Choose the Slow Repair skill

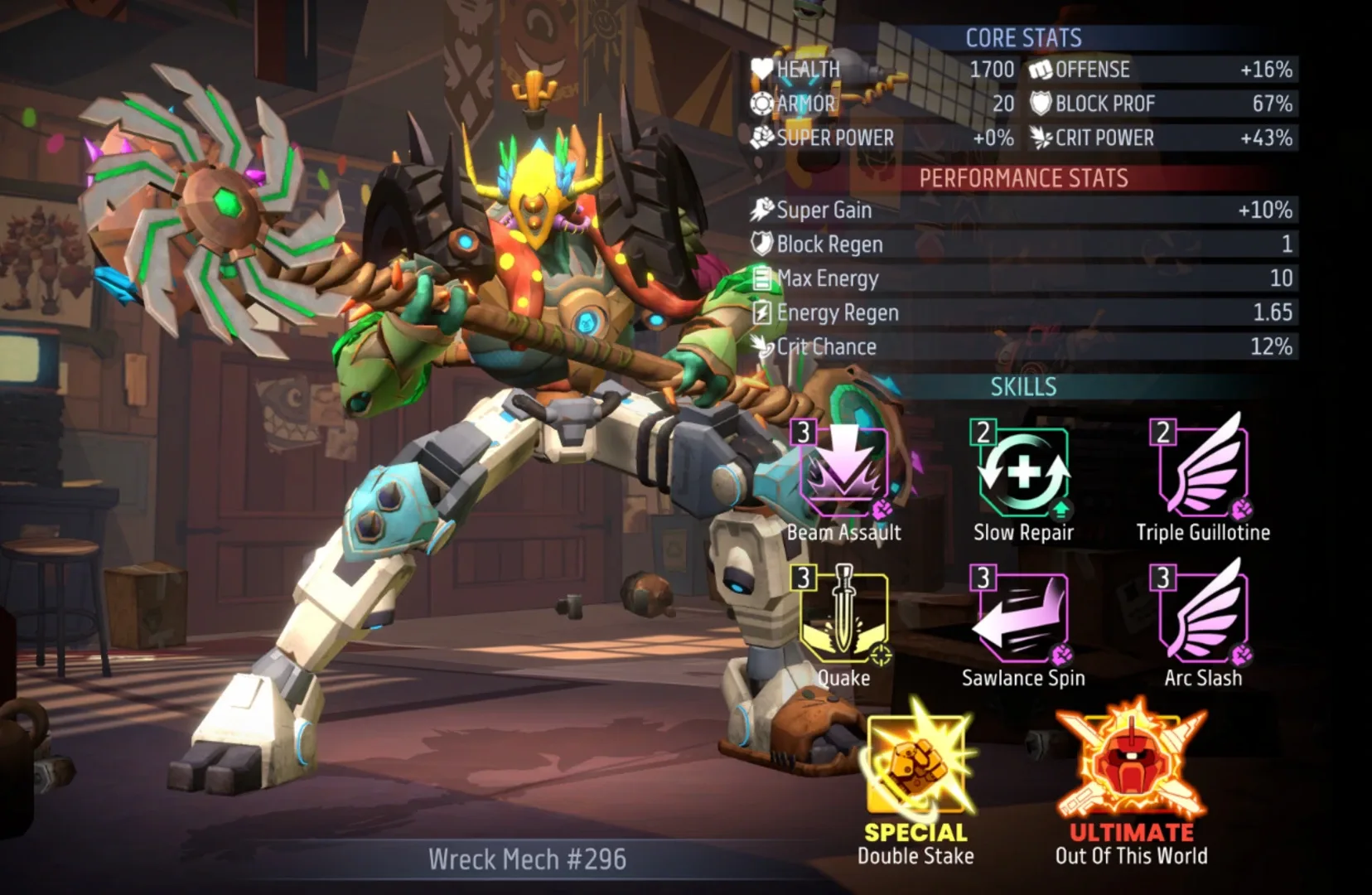point(1023,472)
